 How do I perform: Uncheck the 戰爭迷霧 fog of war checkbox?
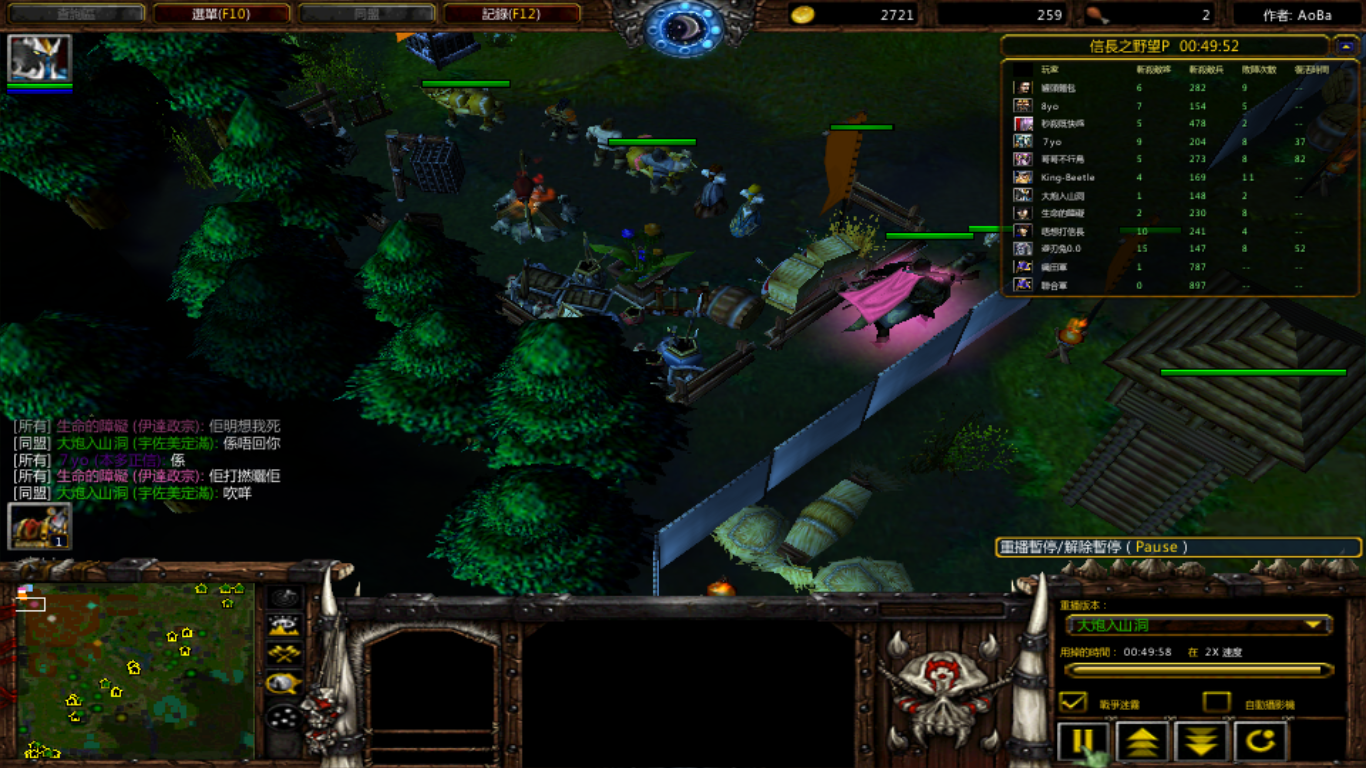coord(1073,702)
